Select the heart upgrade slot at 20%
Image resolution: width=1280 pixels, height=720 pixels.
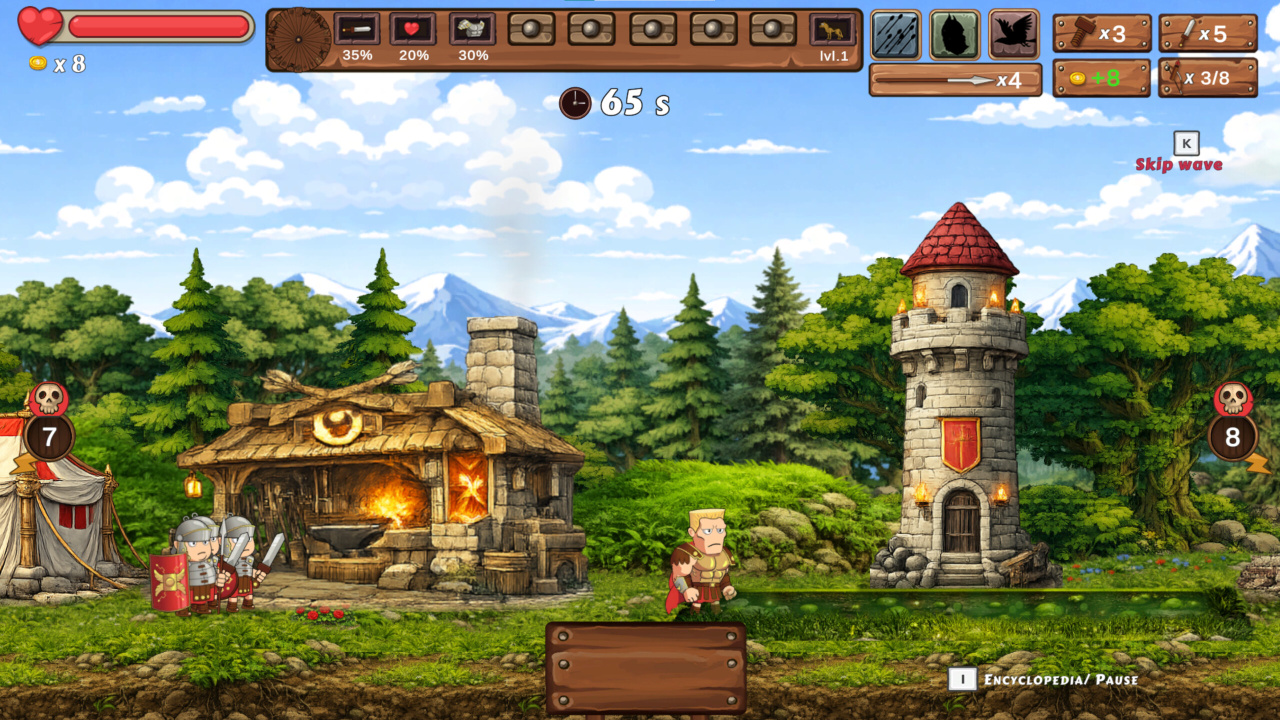[x=413, y=29]
